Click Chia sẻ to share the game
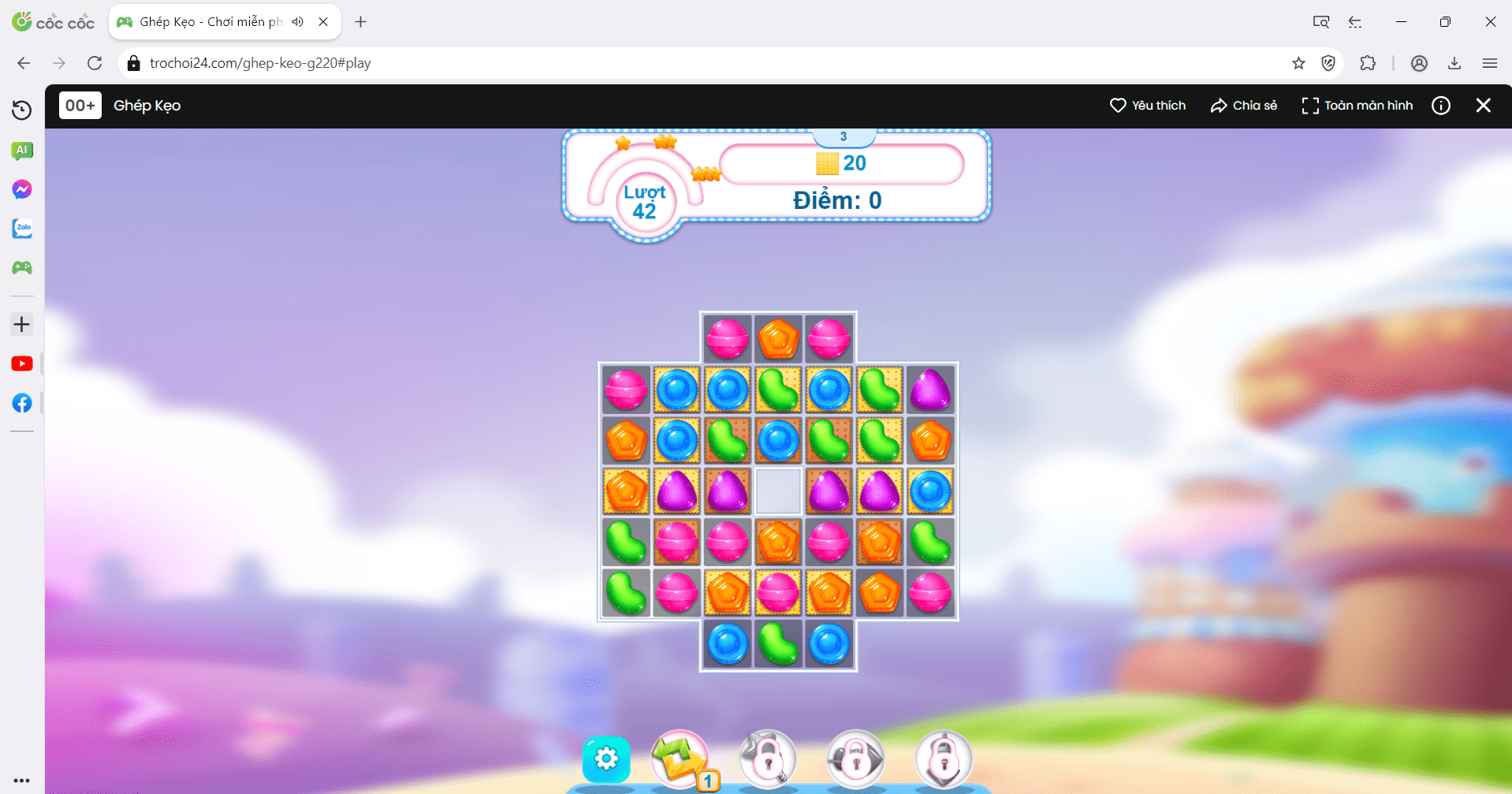Viewport: 1512px width, 794px height. (x=1242, y=105)
